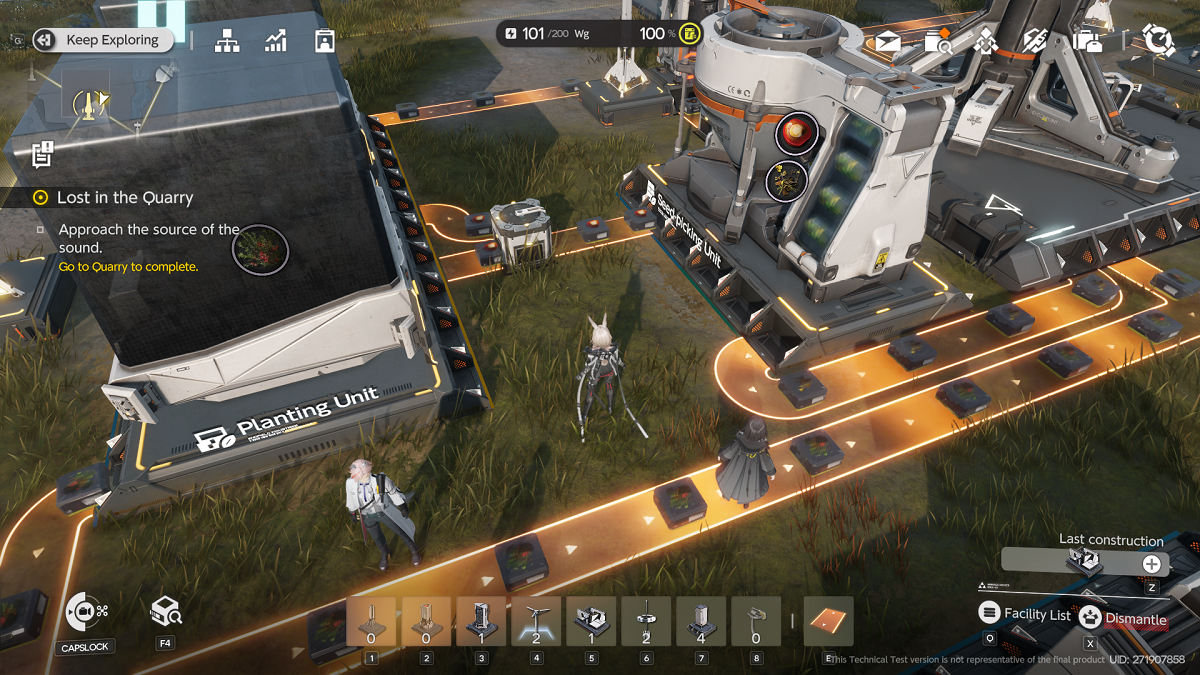This screenshot has height=675, width=1200.
Task: Toggle the camera view mode icon
Action: click(x=84, y=611)
